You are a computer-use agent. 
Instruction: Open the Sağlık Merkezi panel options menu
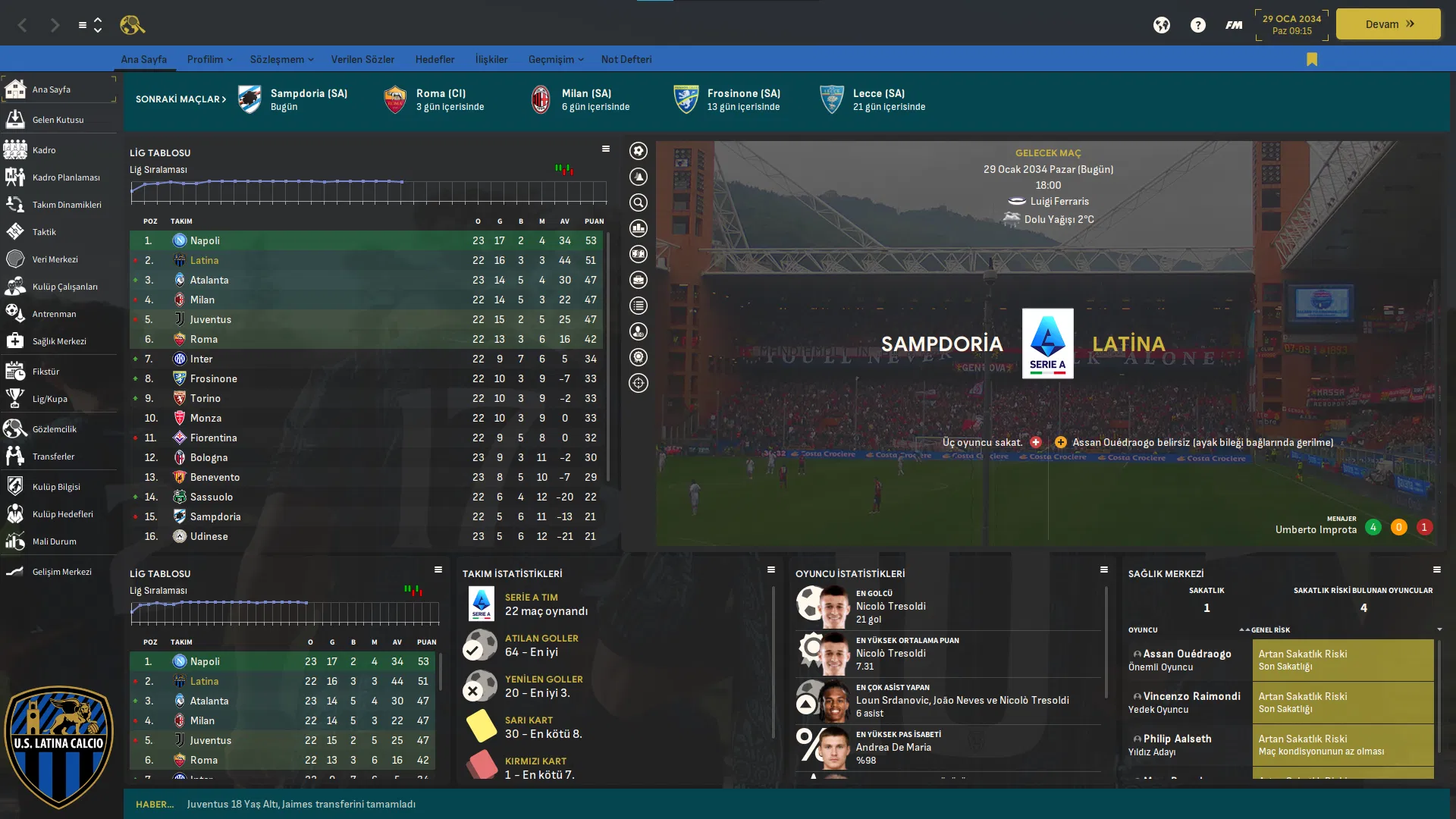(x=1436, y=570)
